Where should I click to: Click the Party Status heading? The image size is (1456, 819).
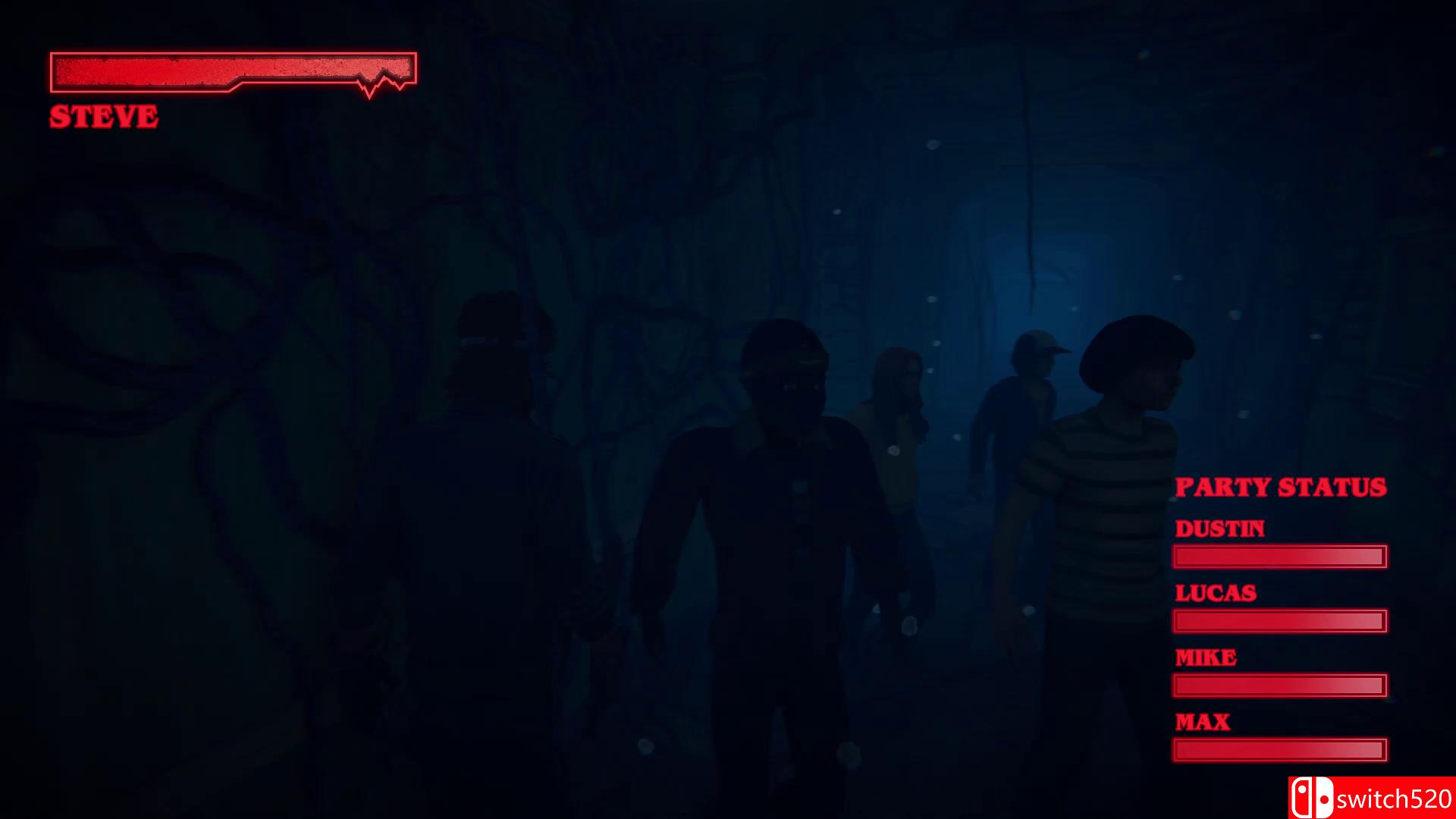coord(1280,488)
